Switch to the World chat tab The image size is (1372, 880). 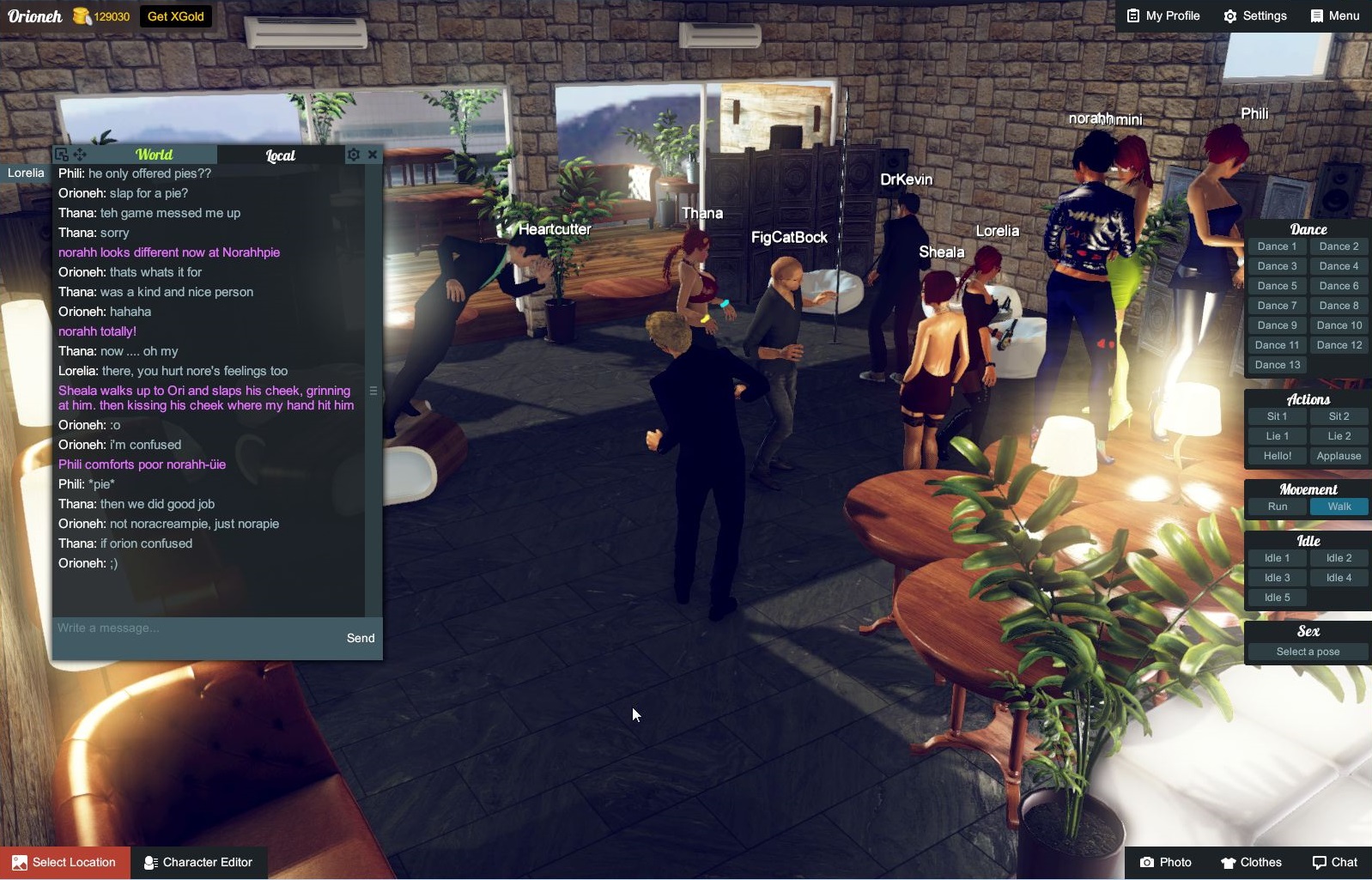155,155
